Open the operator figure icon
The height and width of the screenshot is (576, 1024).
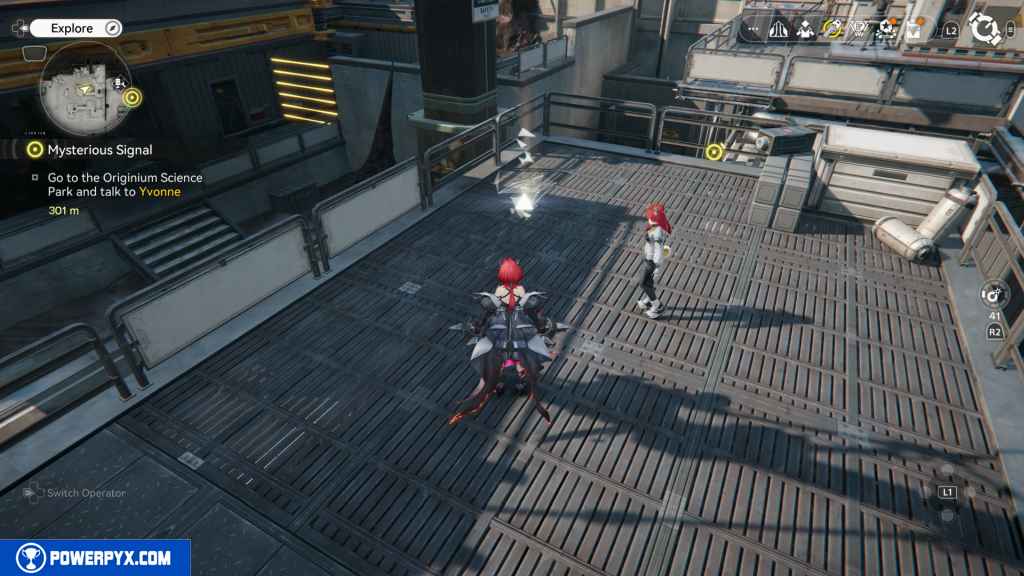[x=805, y=30]
